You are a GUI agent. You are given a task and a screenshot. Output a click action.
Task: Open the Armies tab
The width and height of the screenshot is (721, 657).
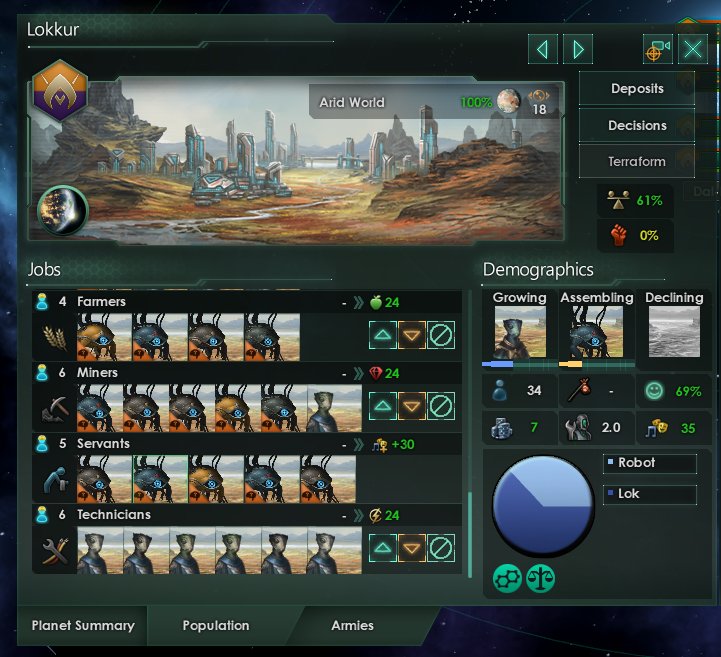point(352,626)
